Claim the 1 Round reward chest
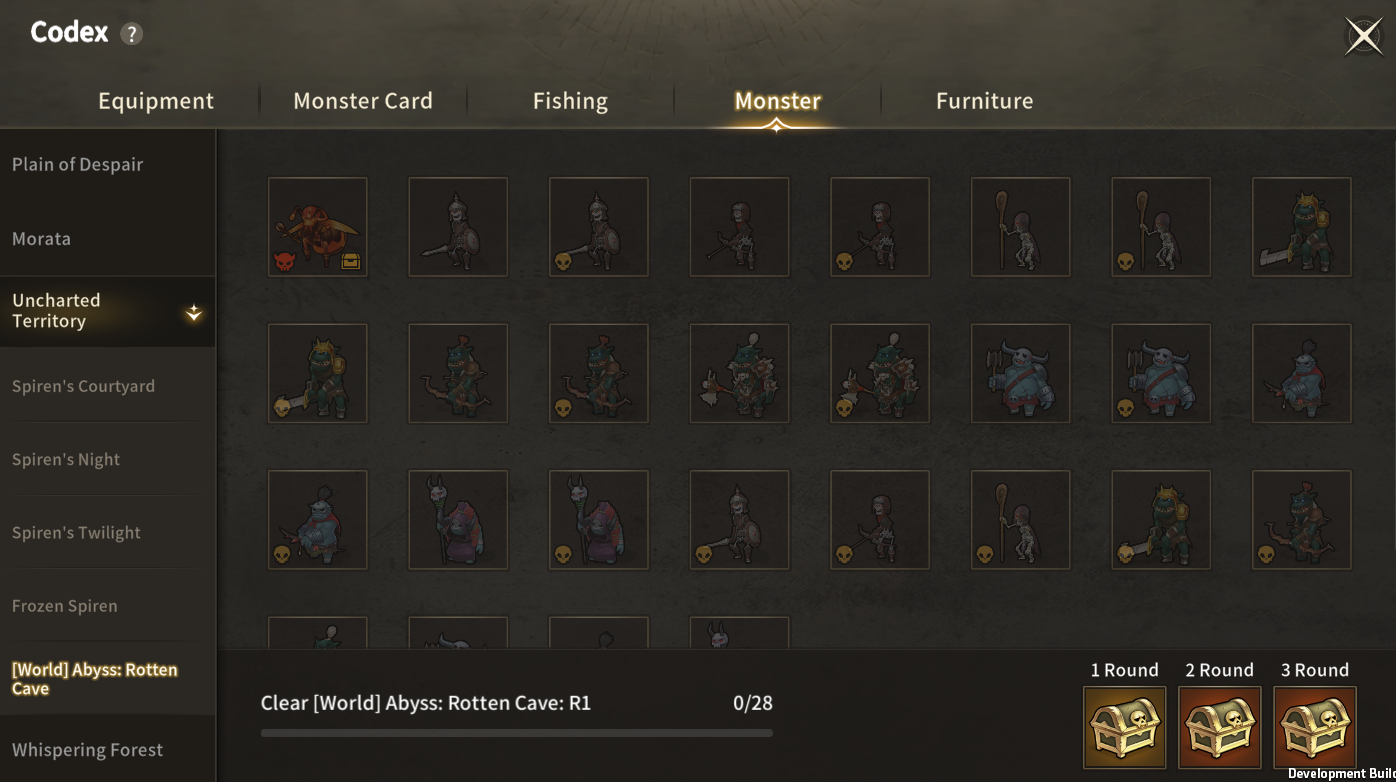Screen dimensions: 1396x782 click(1124, 727)
